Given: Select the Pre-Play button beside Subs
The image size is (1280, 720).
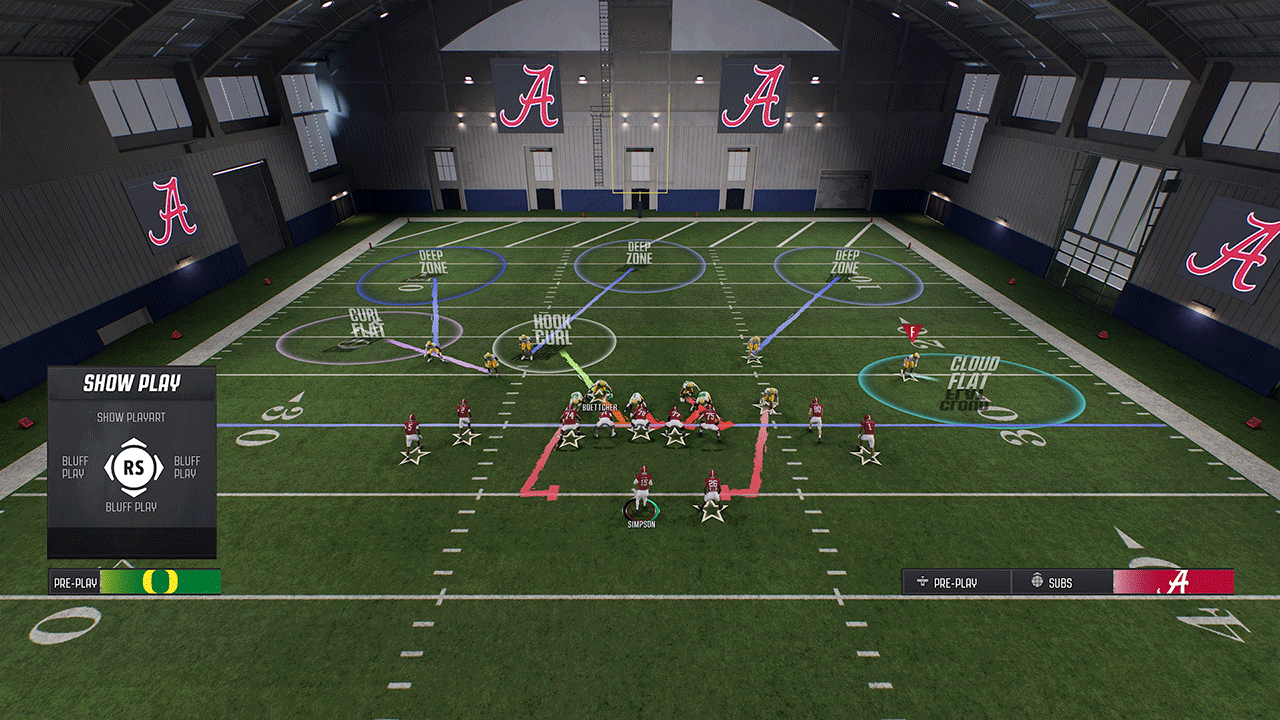Looking at the screenshot, I should [955, 582].
